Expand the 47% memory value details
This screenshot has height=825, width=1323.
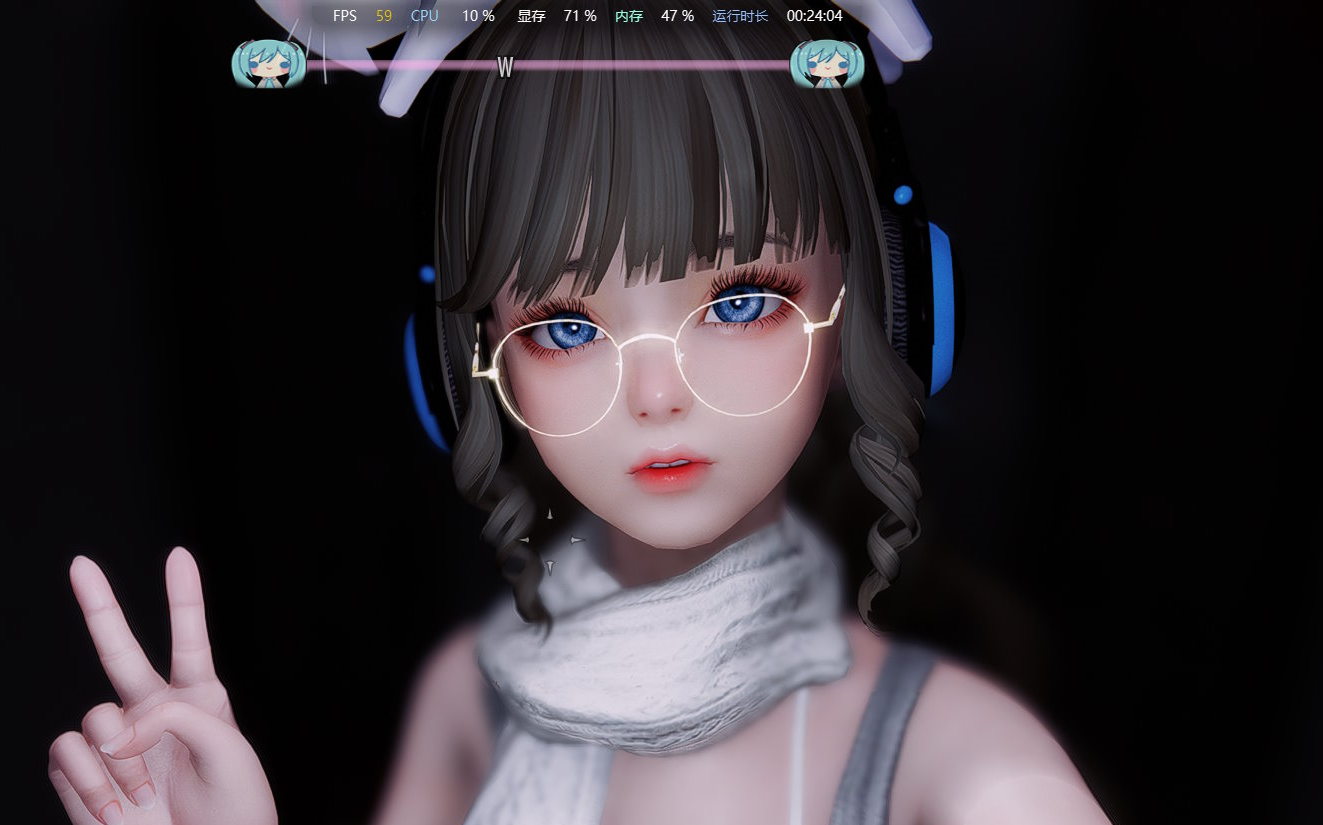677,15
